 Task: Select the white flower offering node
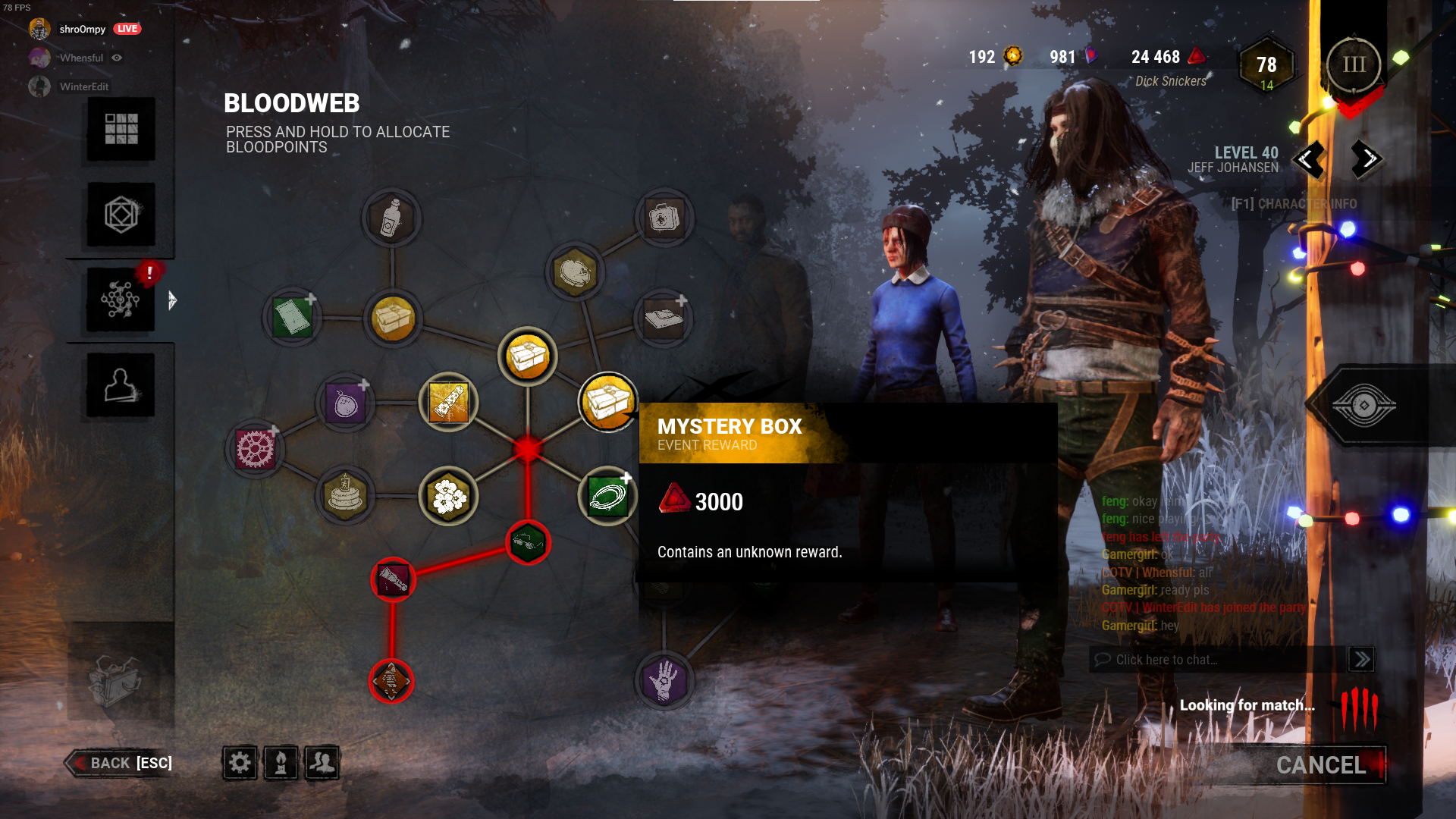449,496
